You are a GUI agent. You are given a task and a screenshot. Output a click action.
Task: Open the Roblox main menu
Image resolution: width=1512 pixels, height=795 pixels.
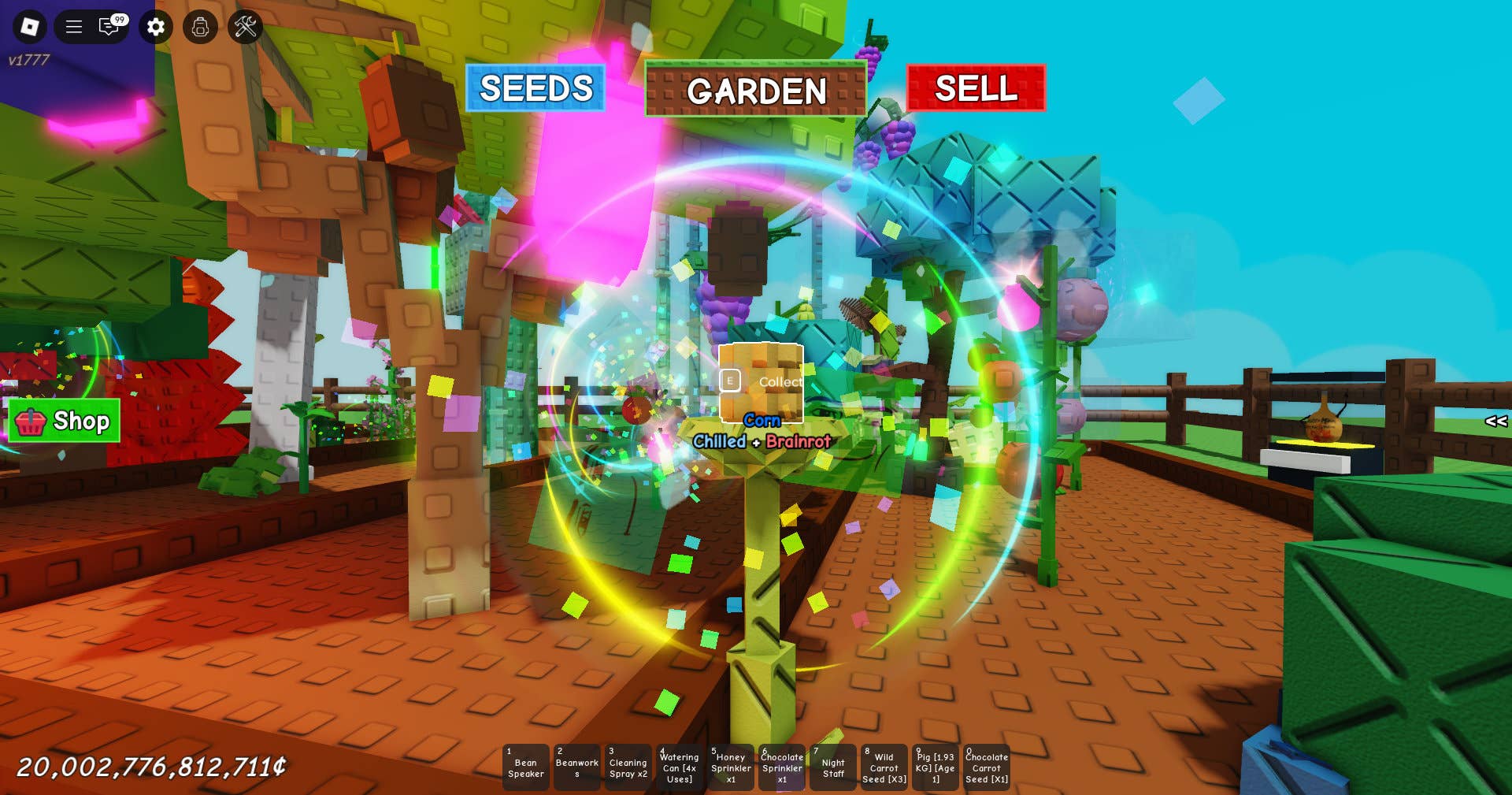30,27
